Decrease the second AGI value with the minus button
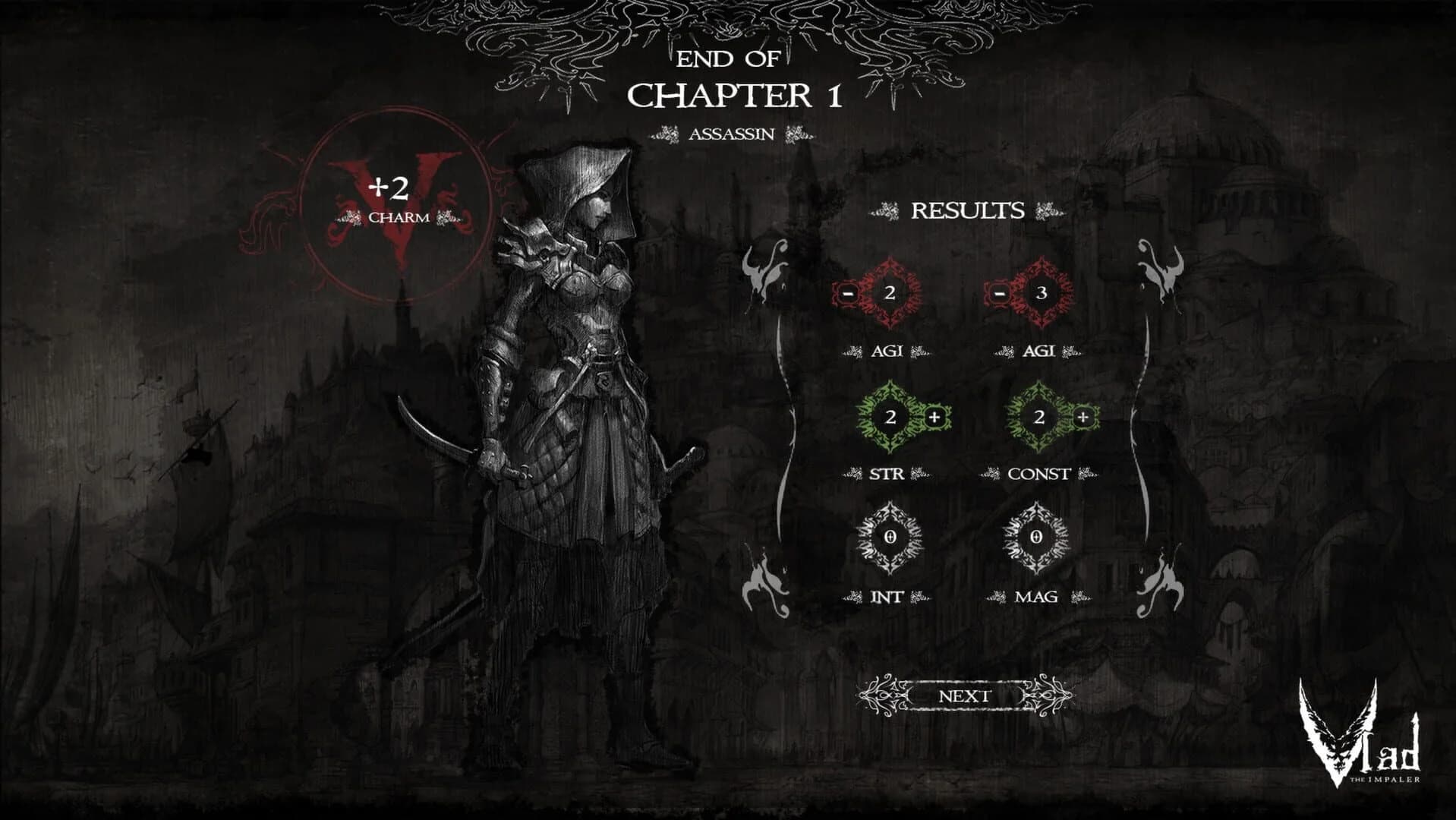1456x820 pixels. [x=999, y=295]
